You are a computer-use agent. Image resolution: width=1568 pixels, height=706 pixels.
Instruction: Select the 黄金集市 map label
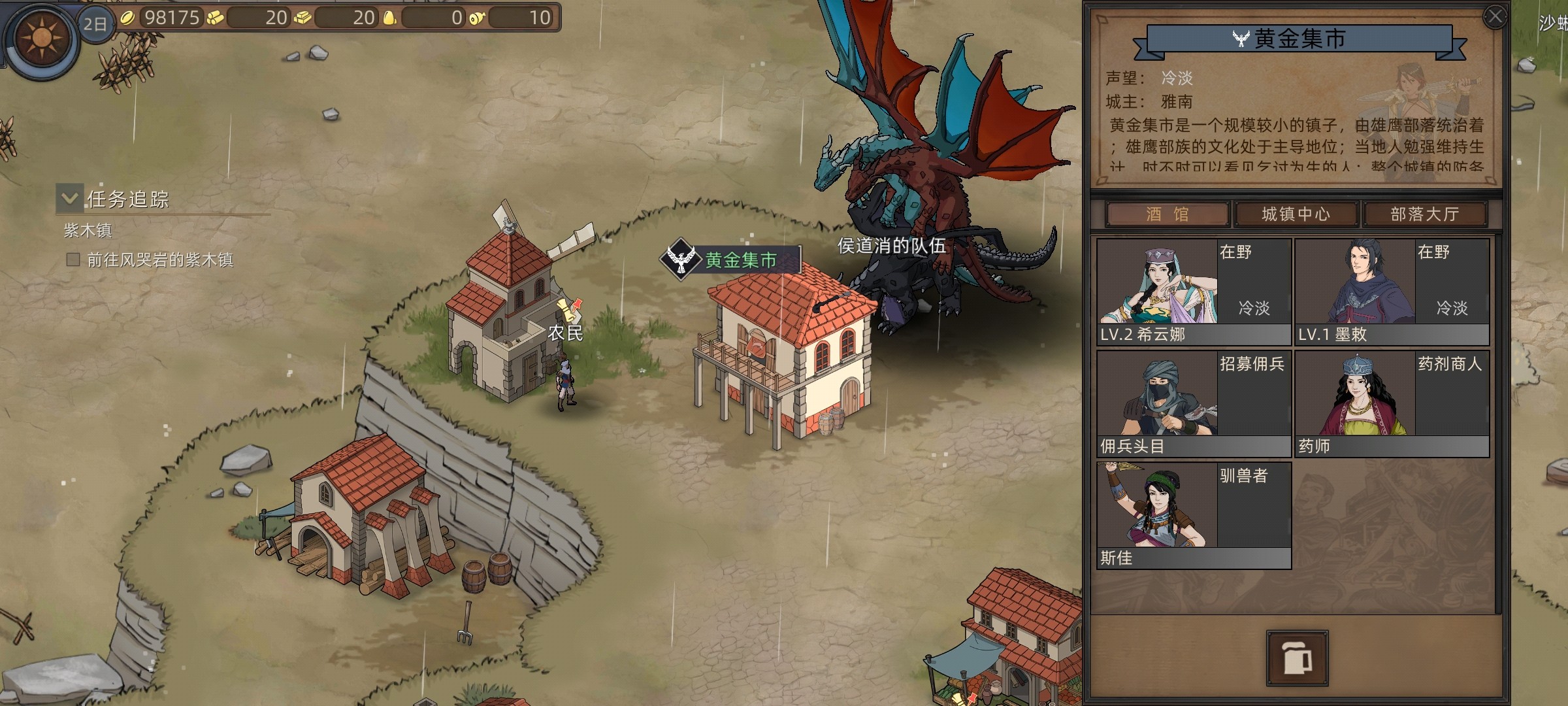(x=740, y=260)
